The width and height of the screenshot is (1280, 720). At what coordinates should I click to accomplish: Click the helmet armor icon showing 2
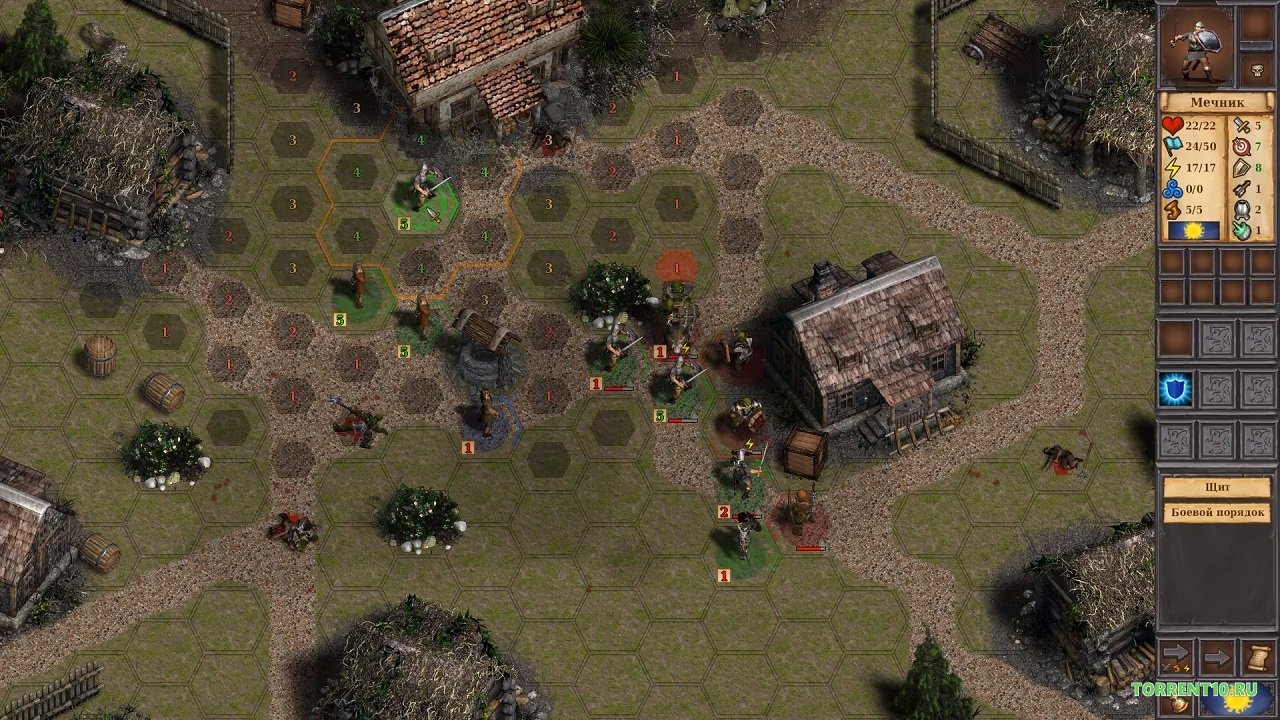[x=1241, y=211]
